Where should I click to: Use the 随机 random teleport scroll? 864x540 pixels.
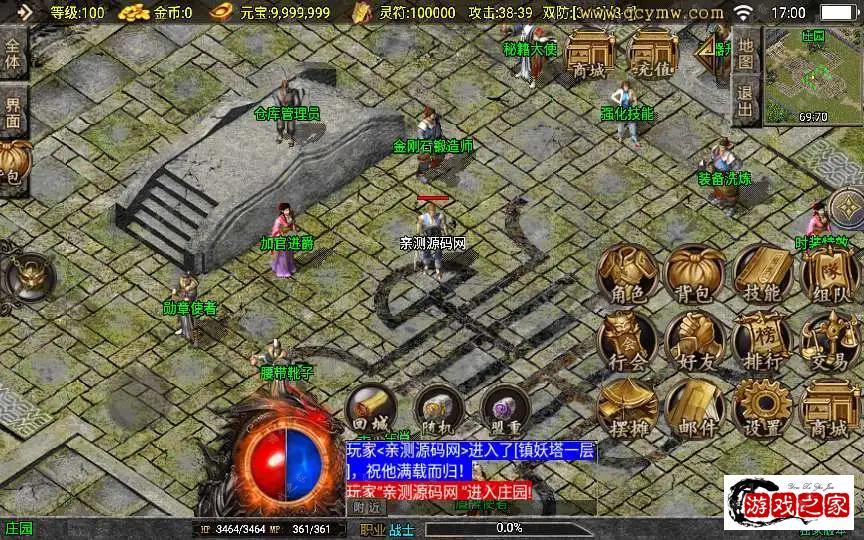(x=438, y=410)
